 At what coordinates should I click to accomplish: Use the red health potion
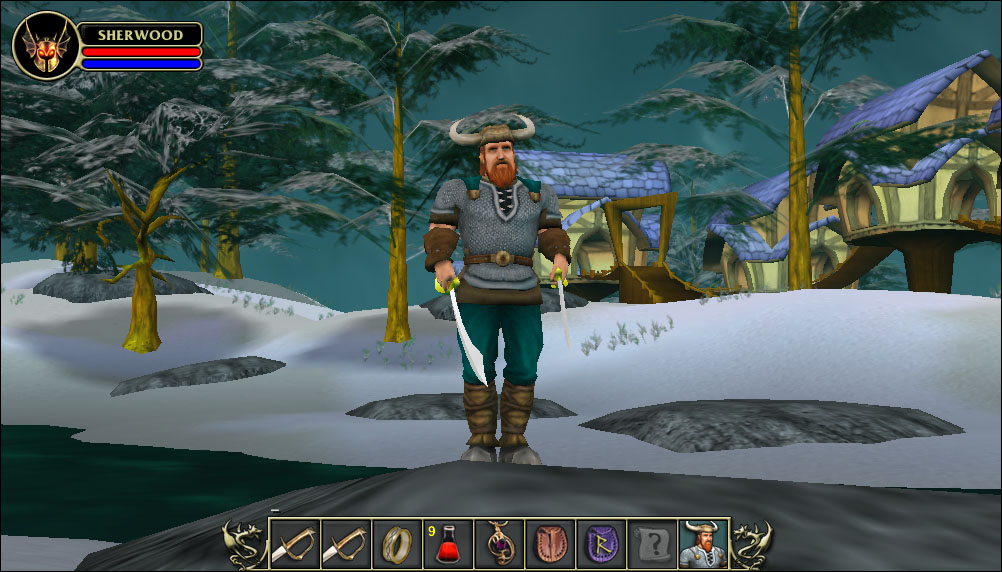click(447, 543)
